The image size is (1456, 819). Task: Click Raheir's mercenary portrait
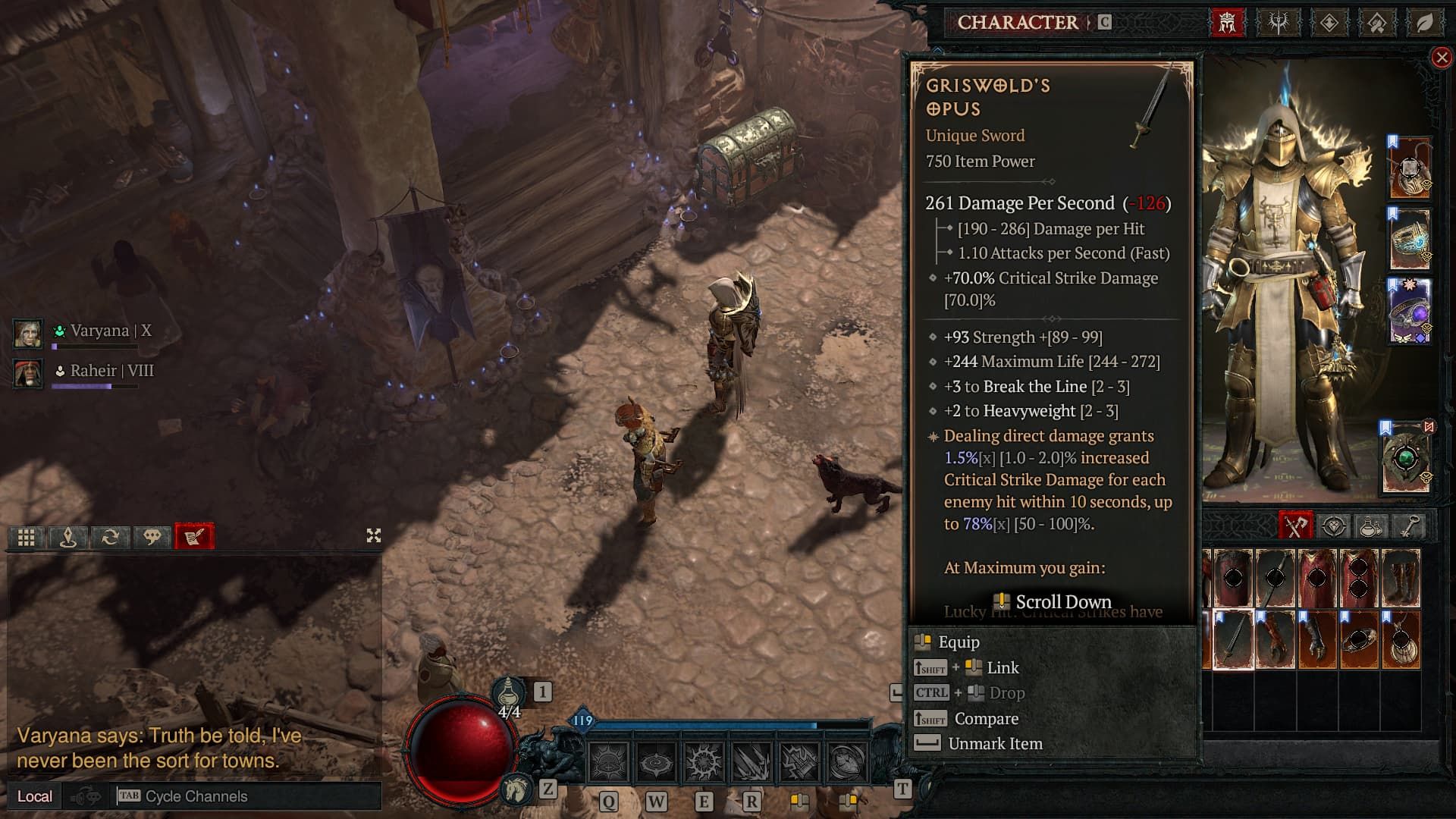pos(28,373)
